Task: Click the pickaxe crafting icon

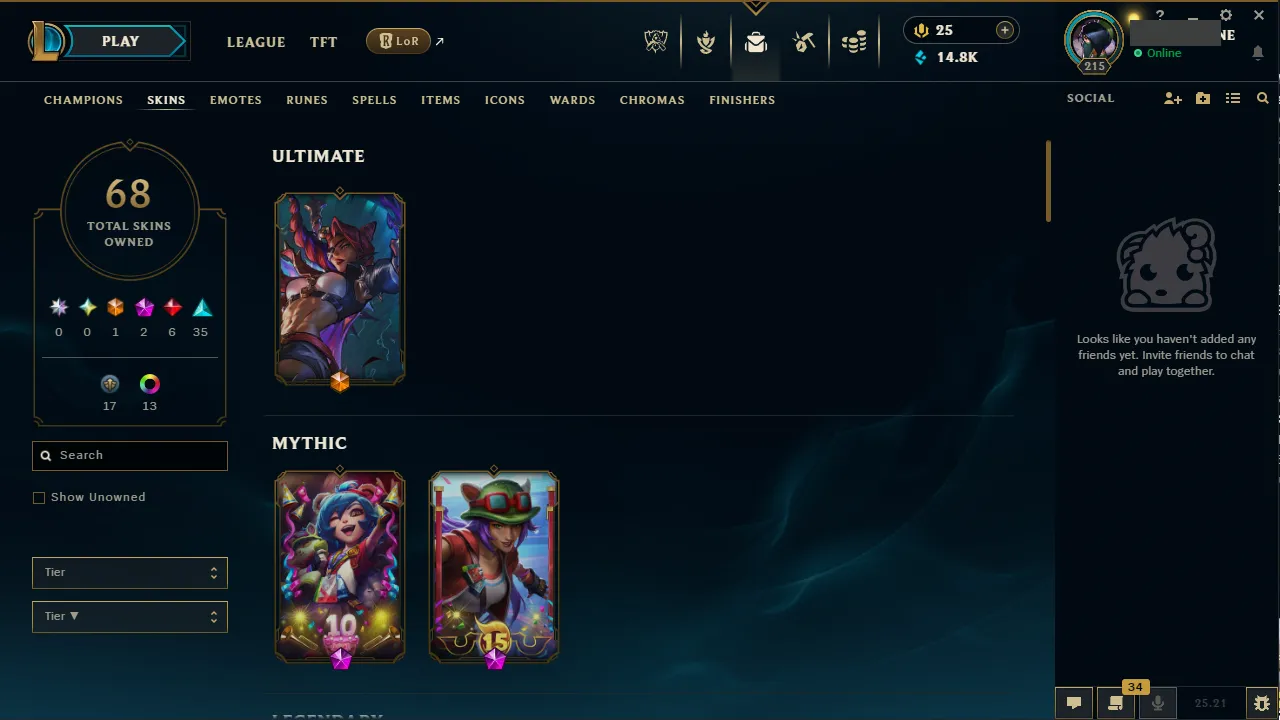Action: (805, 41)
